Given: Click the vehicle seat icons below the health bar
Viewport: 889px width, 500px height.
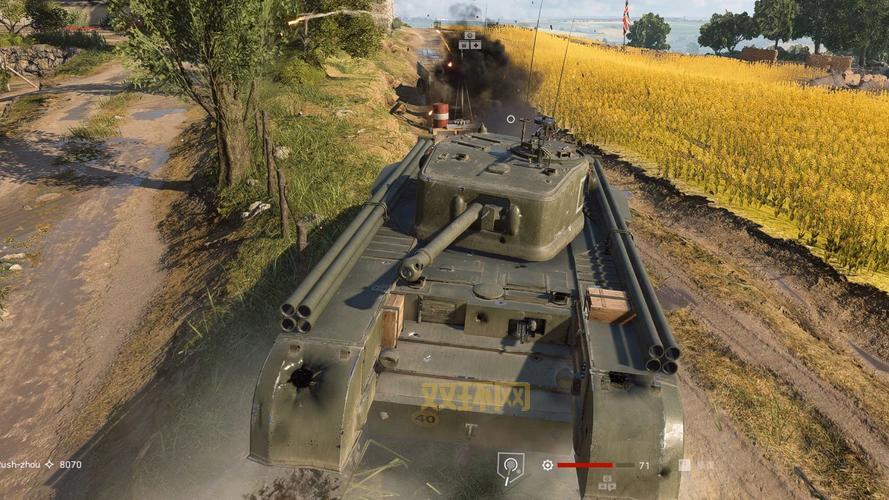Looking at the screenshot, I should point(606,482).
